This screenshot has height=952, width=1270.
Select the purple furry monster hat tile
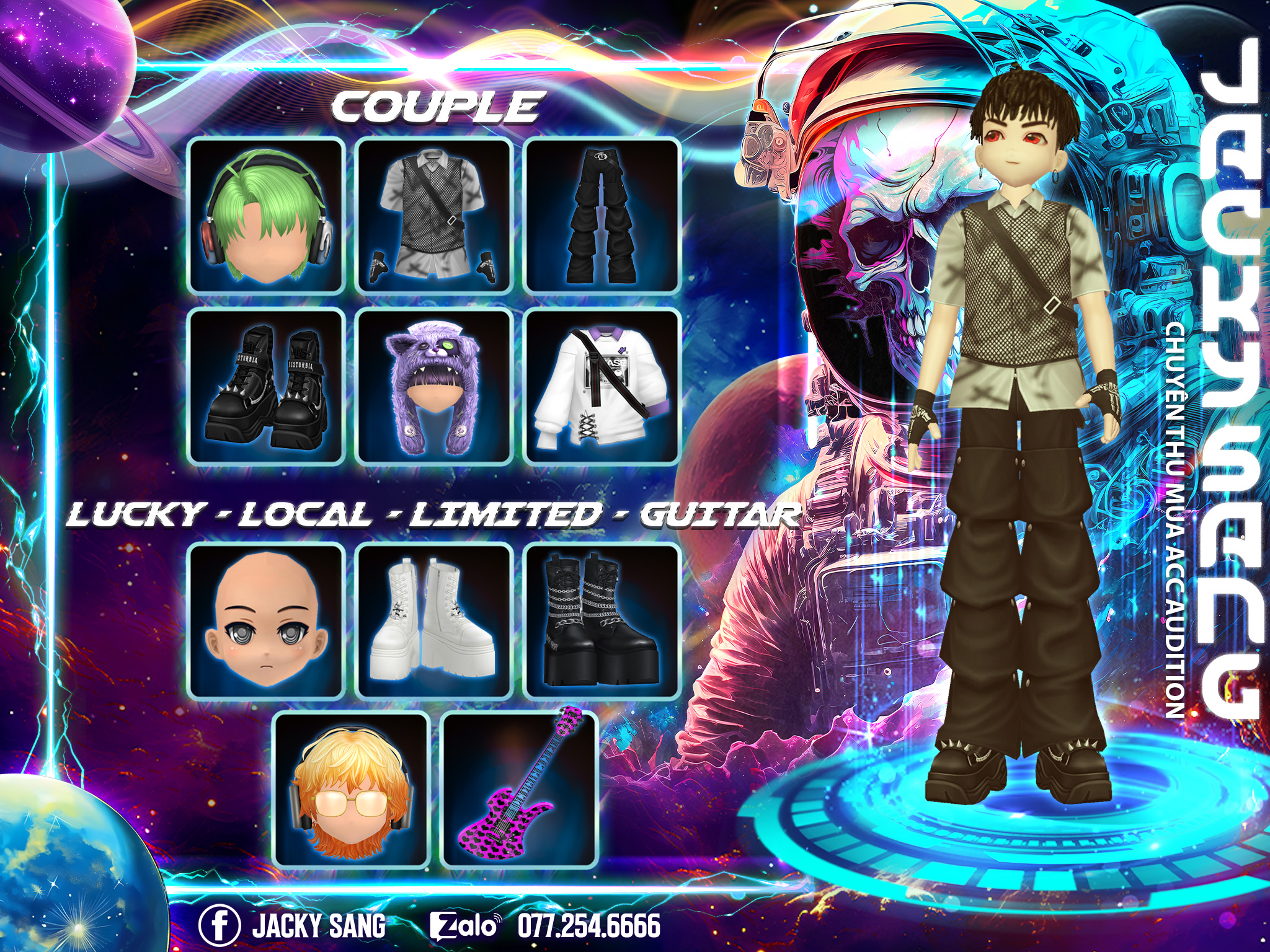(434, 386)
